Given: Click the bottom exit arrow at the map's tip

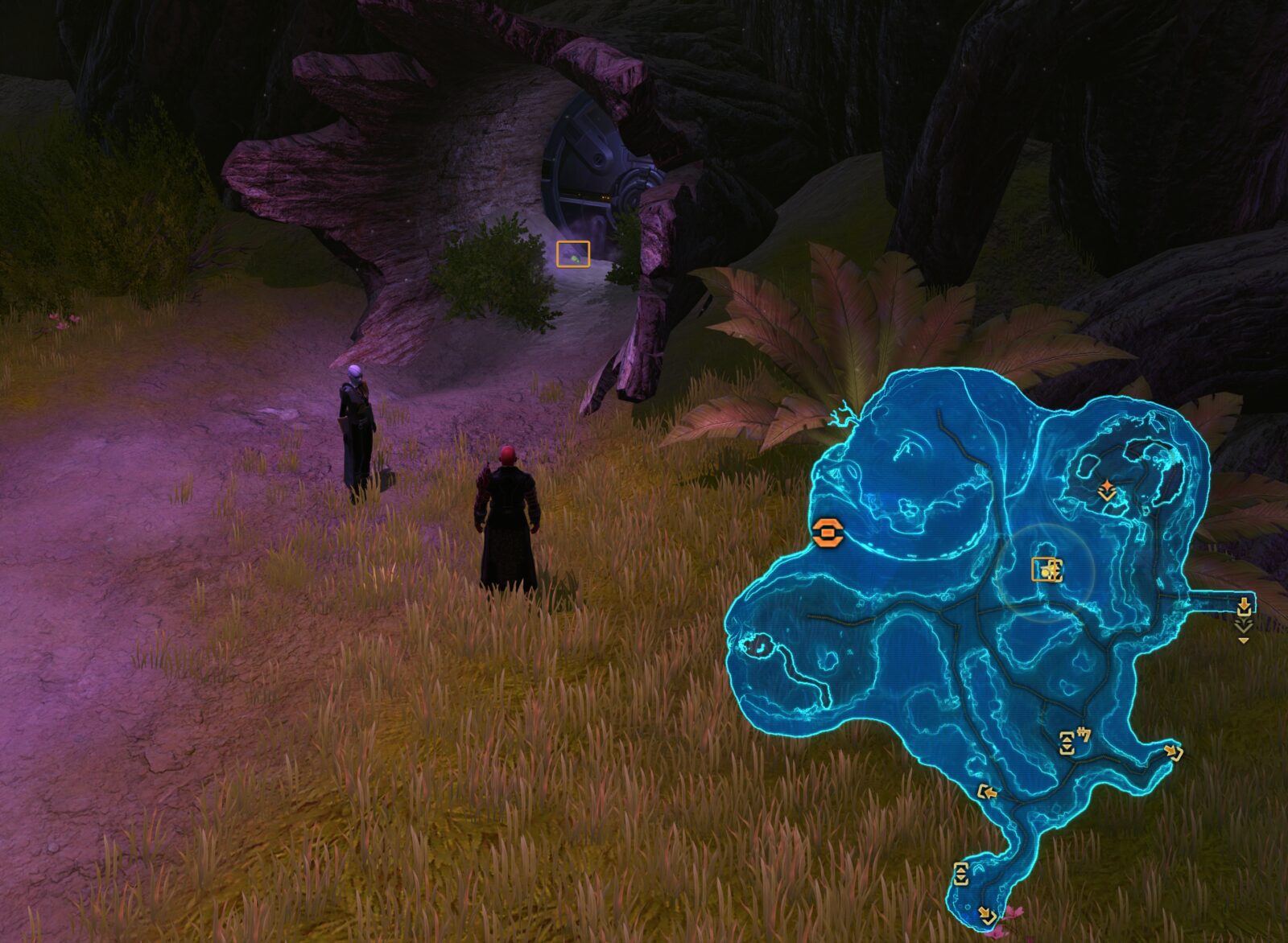Looking at the screenshot, I should pyautogui.click(x=987, y=916).
